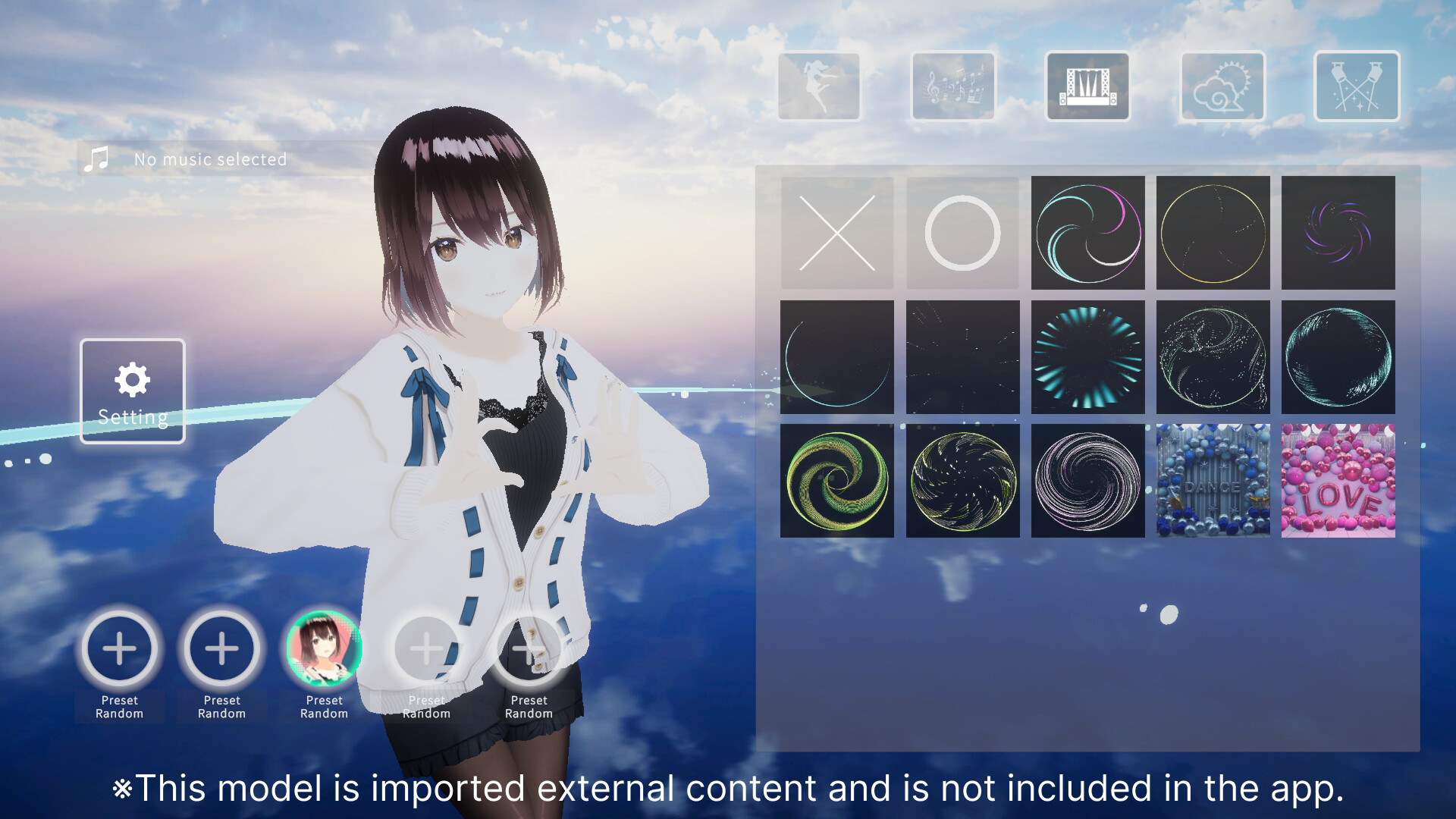Open the weather and sky settings

[1221, 86]
